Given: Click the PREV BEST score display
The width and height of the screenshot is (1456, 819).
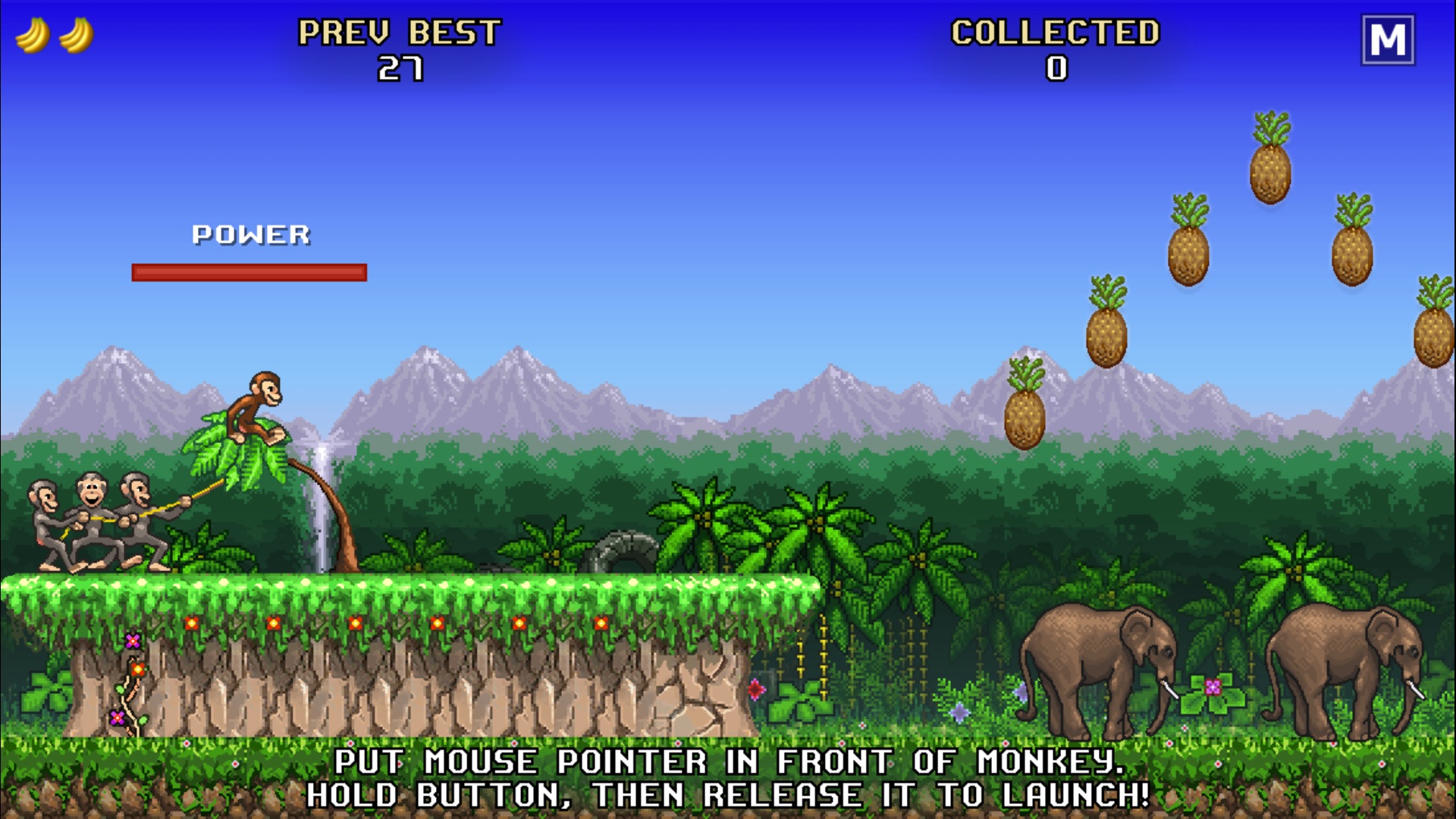Looking at the screenshot, I should tap(398, 49).
